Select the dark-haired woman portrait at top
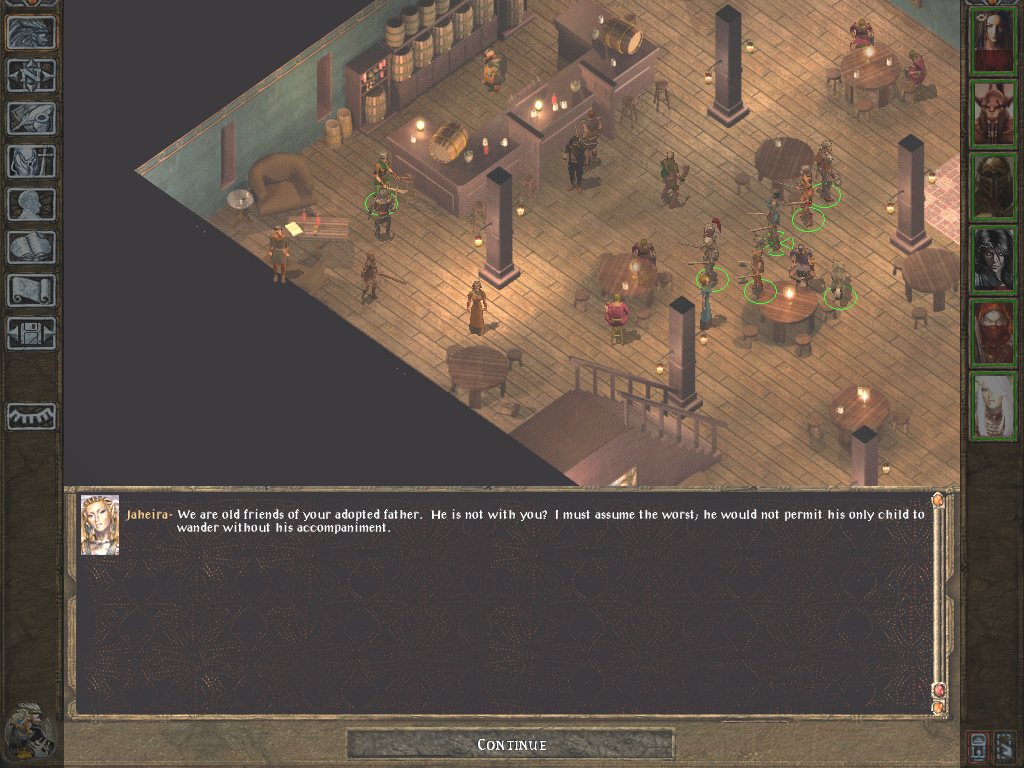1024x768 pixels. (994, 42)
